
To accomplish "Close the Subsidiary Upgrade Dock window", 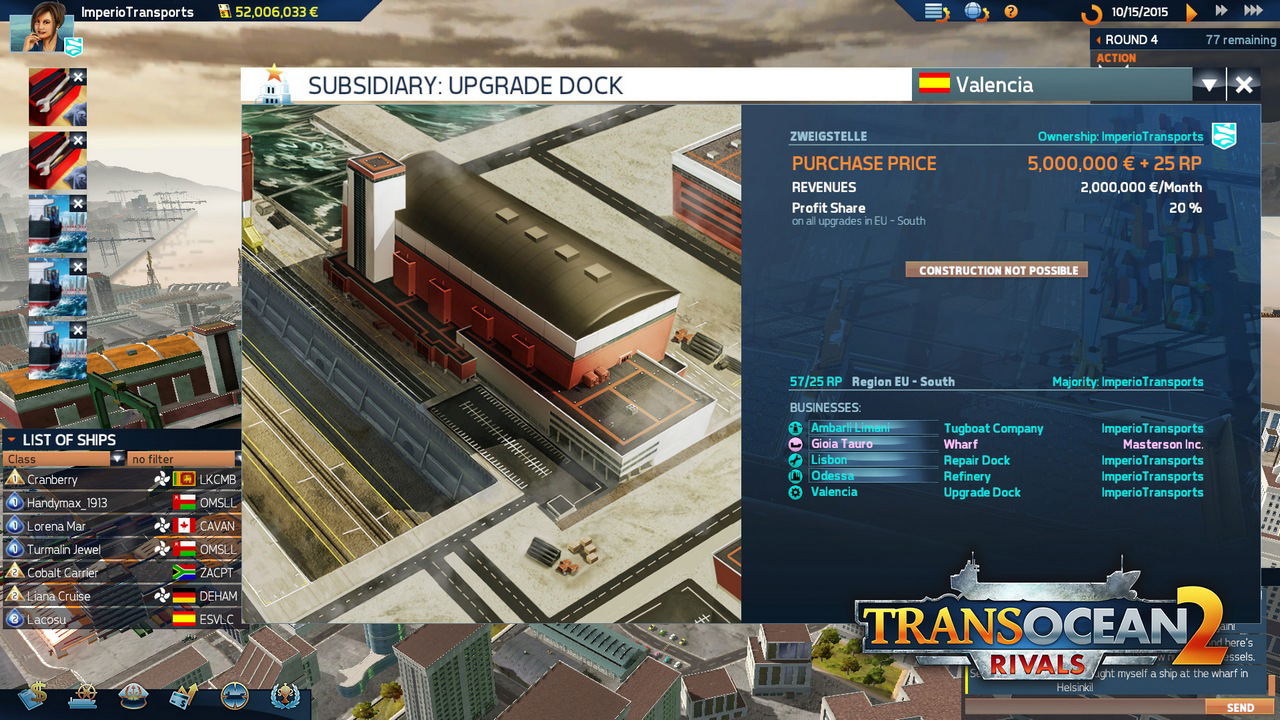I will (1244, 85).
